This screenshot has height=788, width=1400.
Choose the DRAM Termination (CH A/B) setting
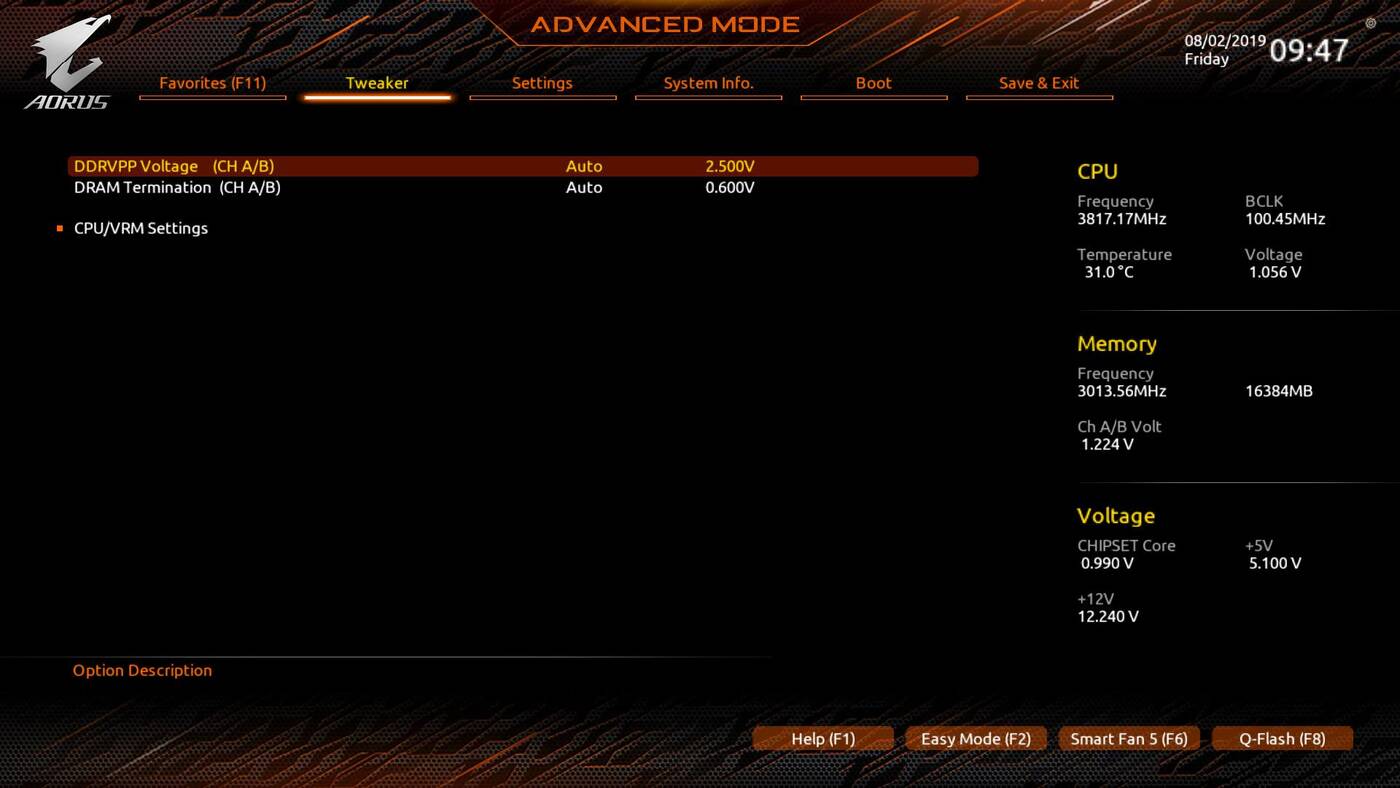(x=177, y=187)
